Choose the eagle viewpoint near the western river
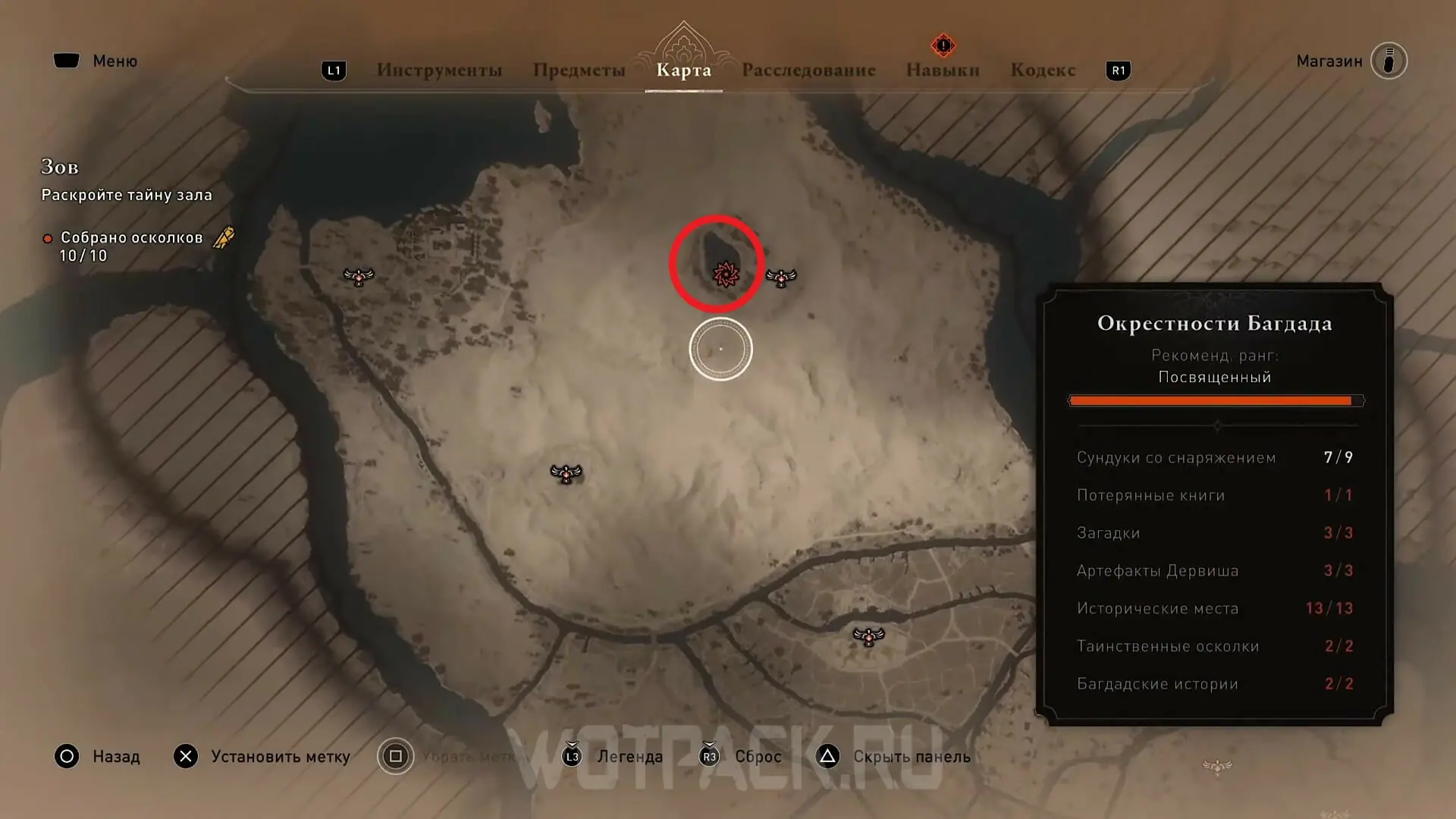1456x819 pixels. point(358,277)
